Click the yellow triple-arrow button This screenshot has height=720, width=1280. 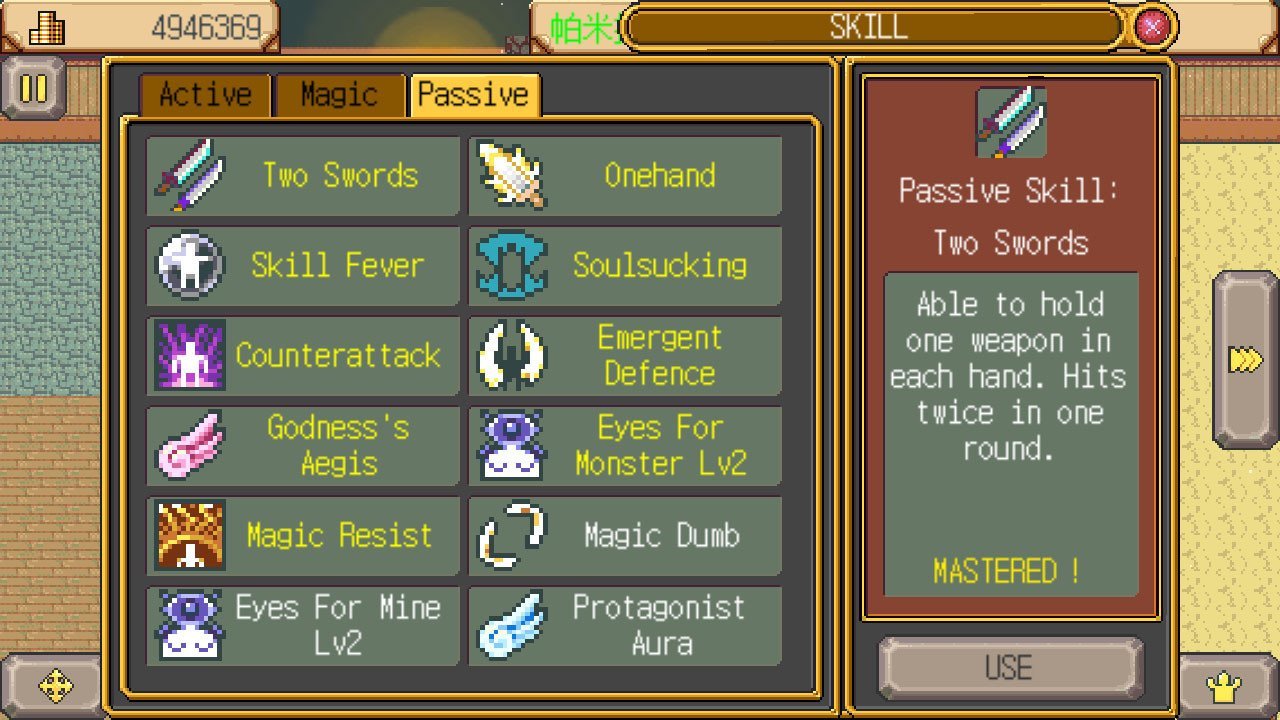(1245, 360)
